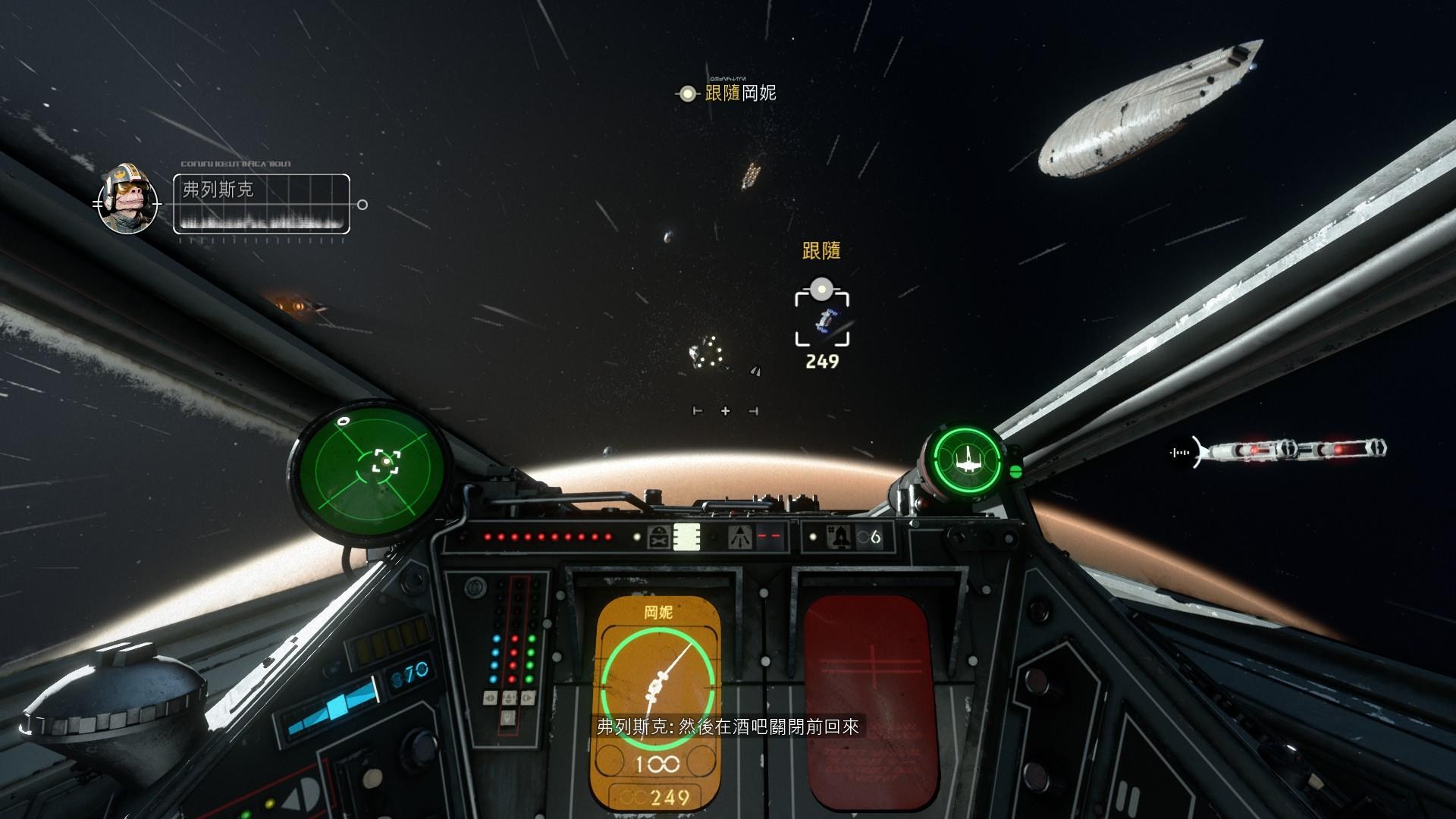The image size is (1456, 819).
Task: Activate the astromech repair droid icon
Action: coord(658,537)
